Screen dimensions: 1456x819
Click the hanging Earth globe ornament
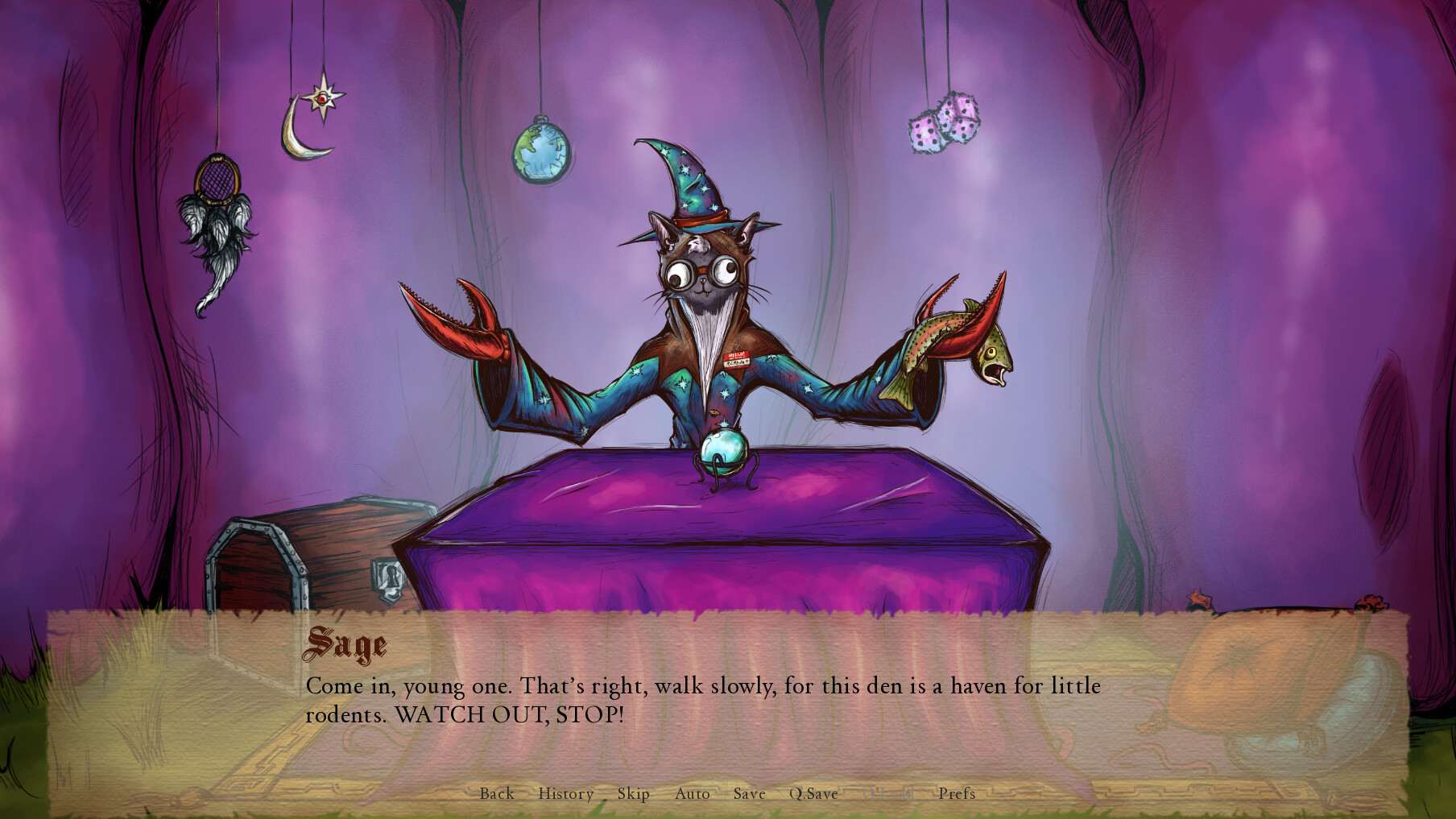[542, 153]
